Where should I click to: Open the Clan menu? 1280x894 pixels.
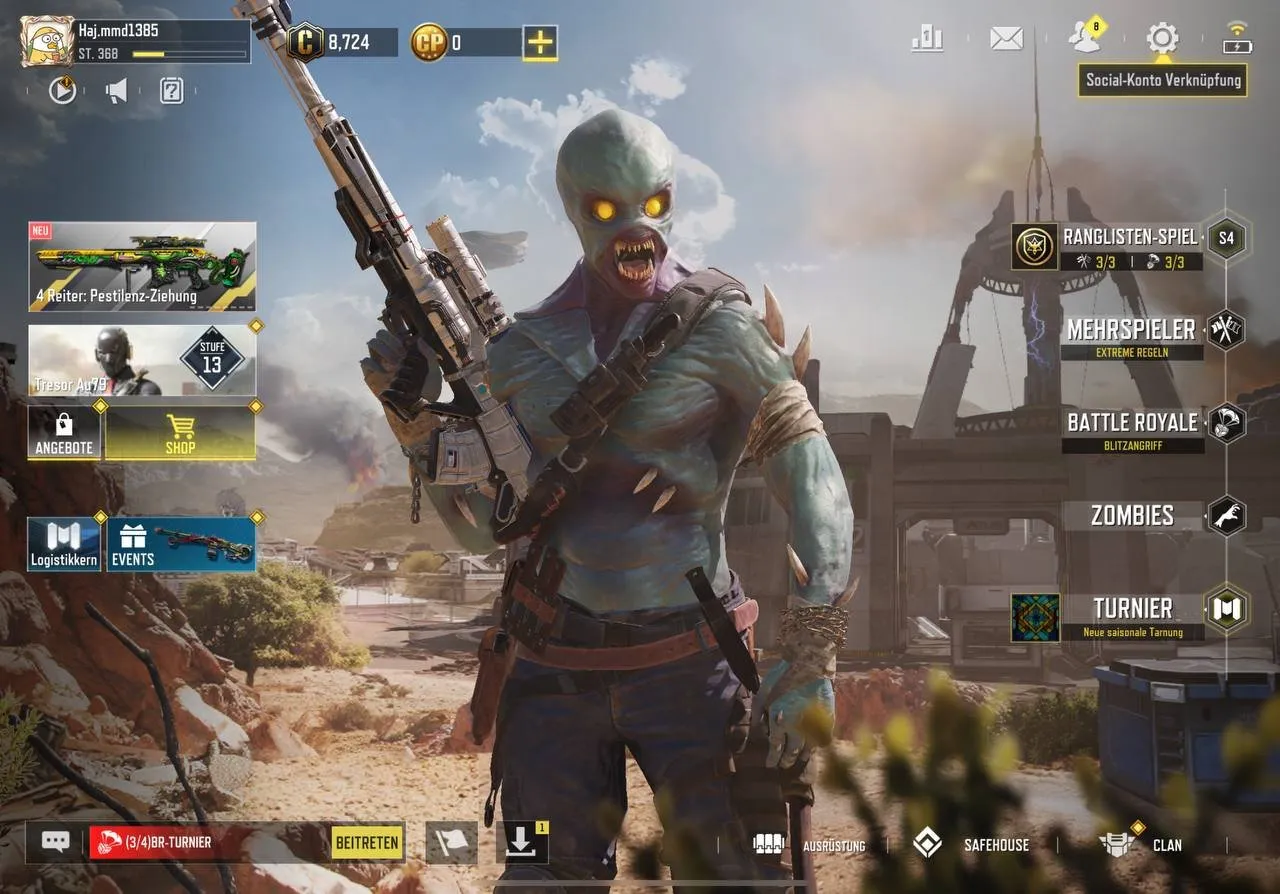1142,844
